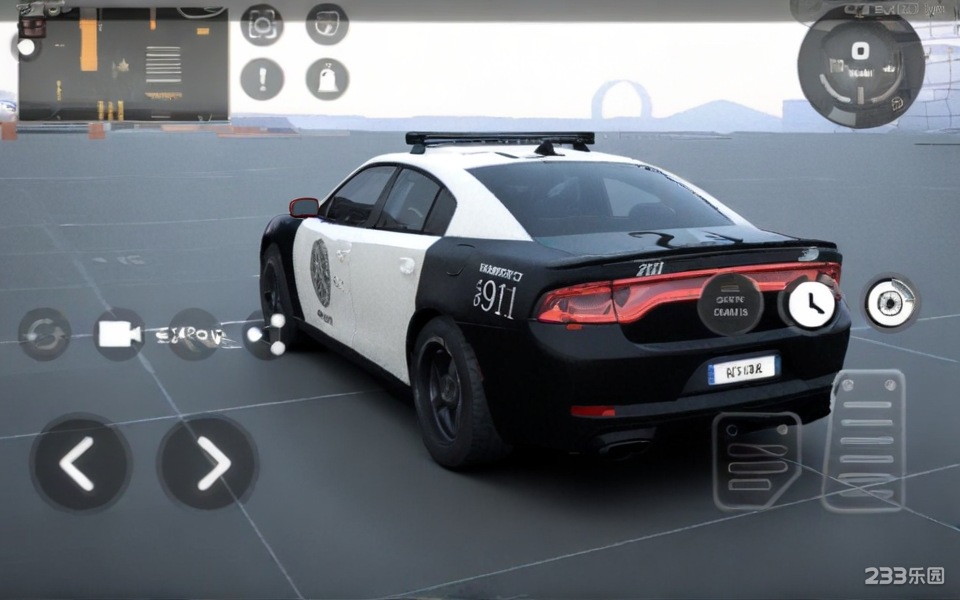Step on the gas pedal

pos(863,440)
